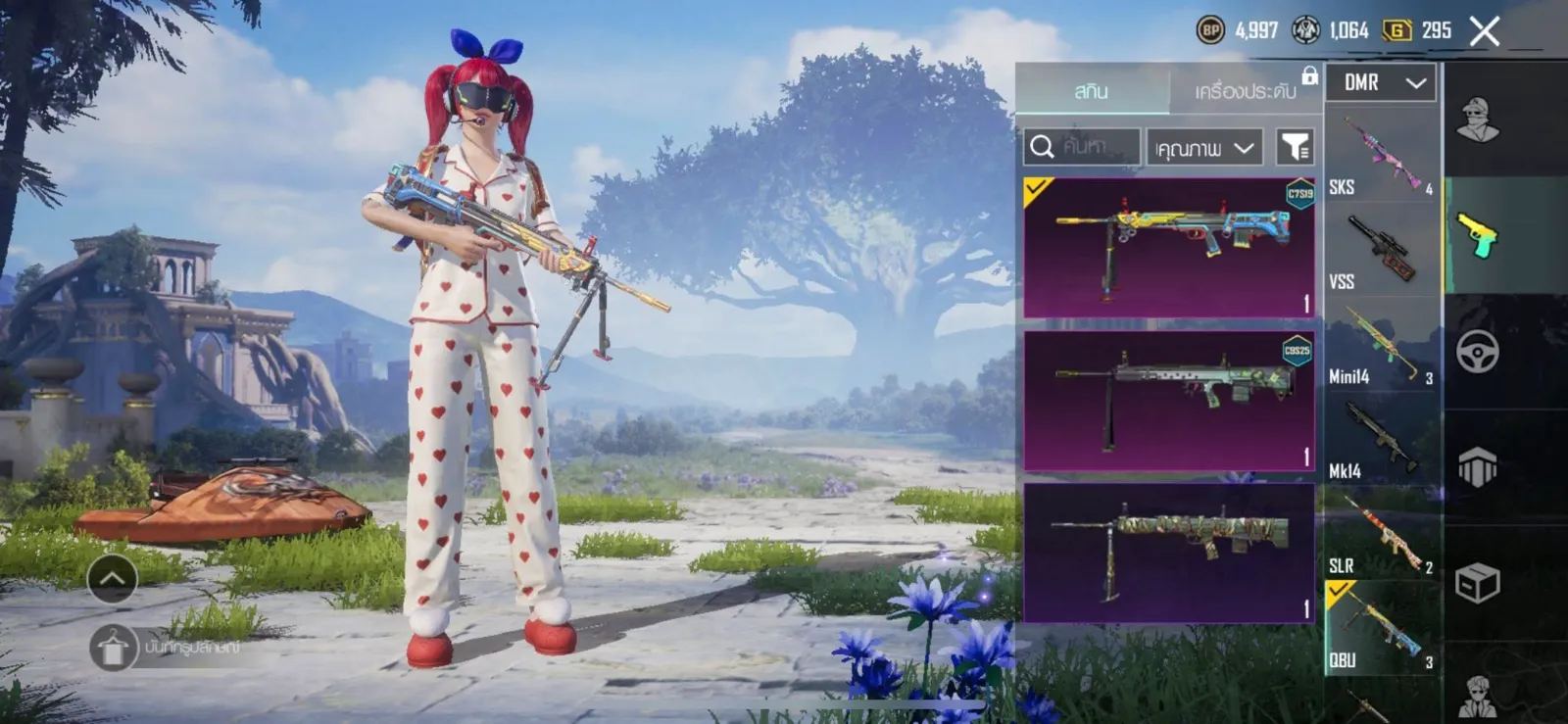
Task: Select the equipped colorful QBU skin
Action: pos(1168,247)
